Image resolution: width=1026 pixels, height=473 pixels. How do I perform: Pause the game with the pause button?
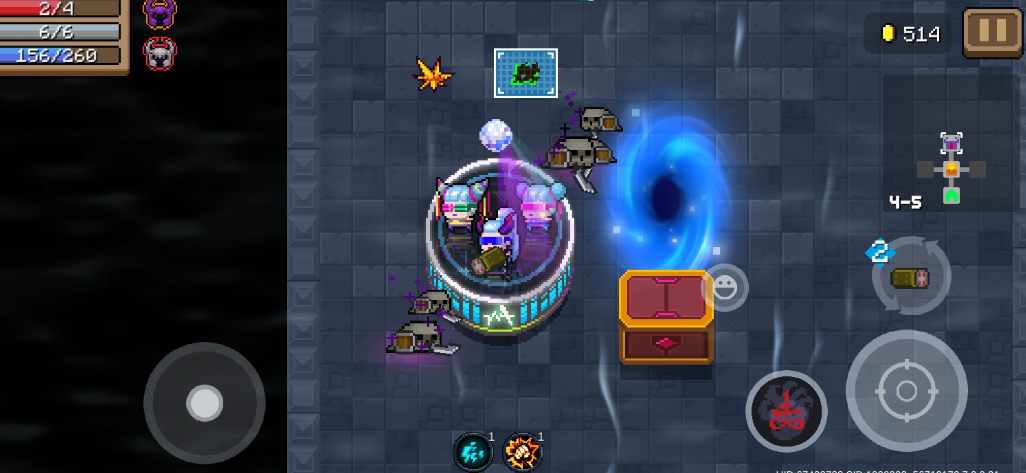(x=992, y=32)
